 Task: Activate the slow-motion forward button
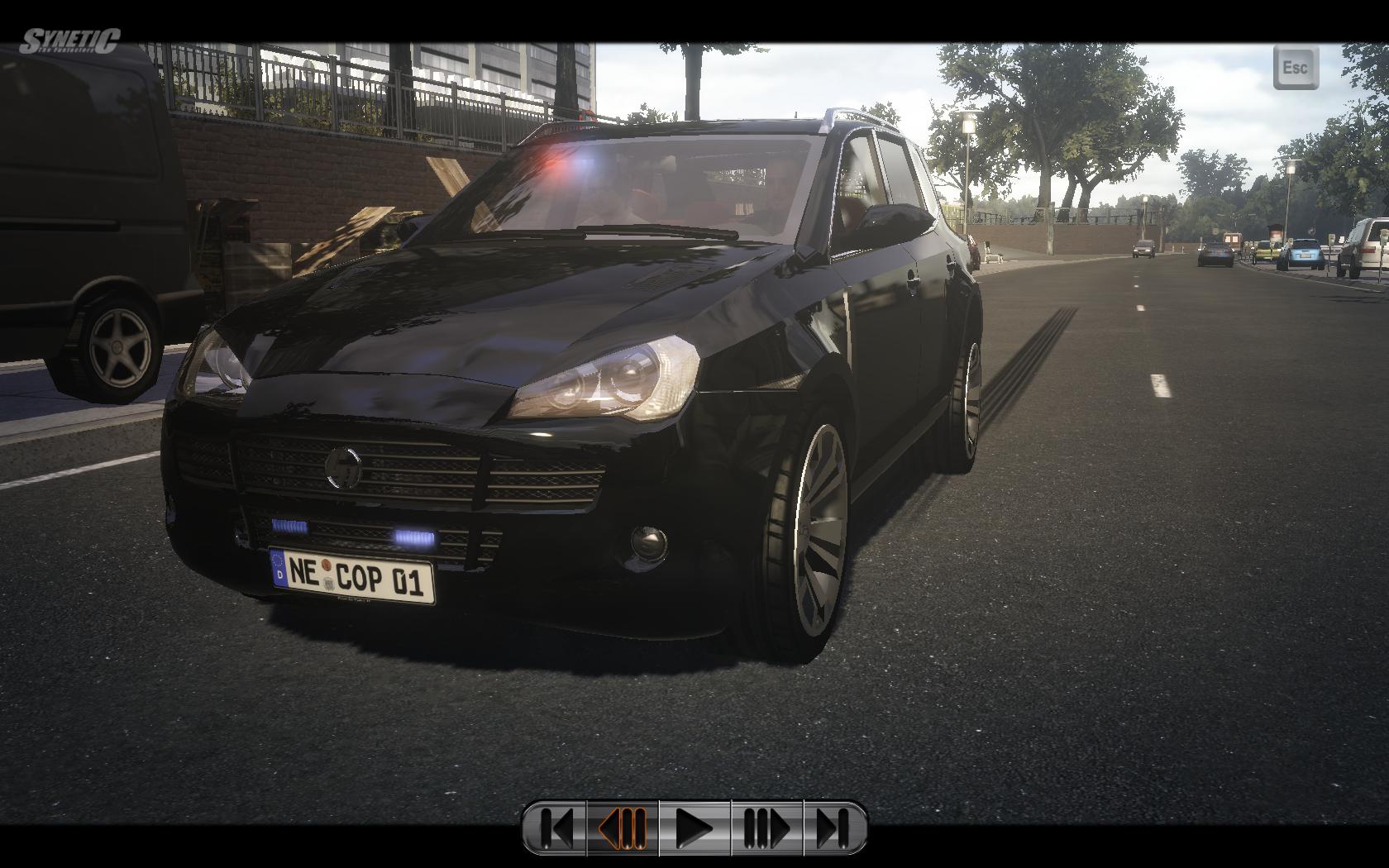[766, 827]
